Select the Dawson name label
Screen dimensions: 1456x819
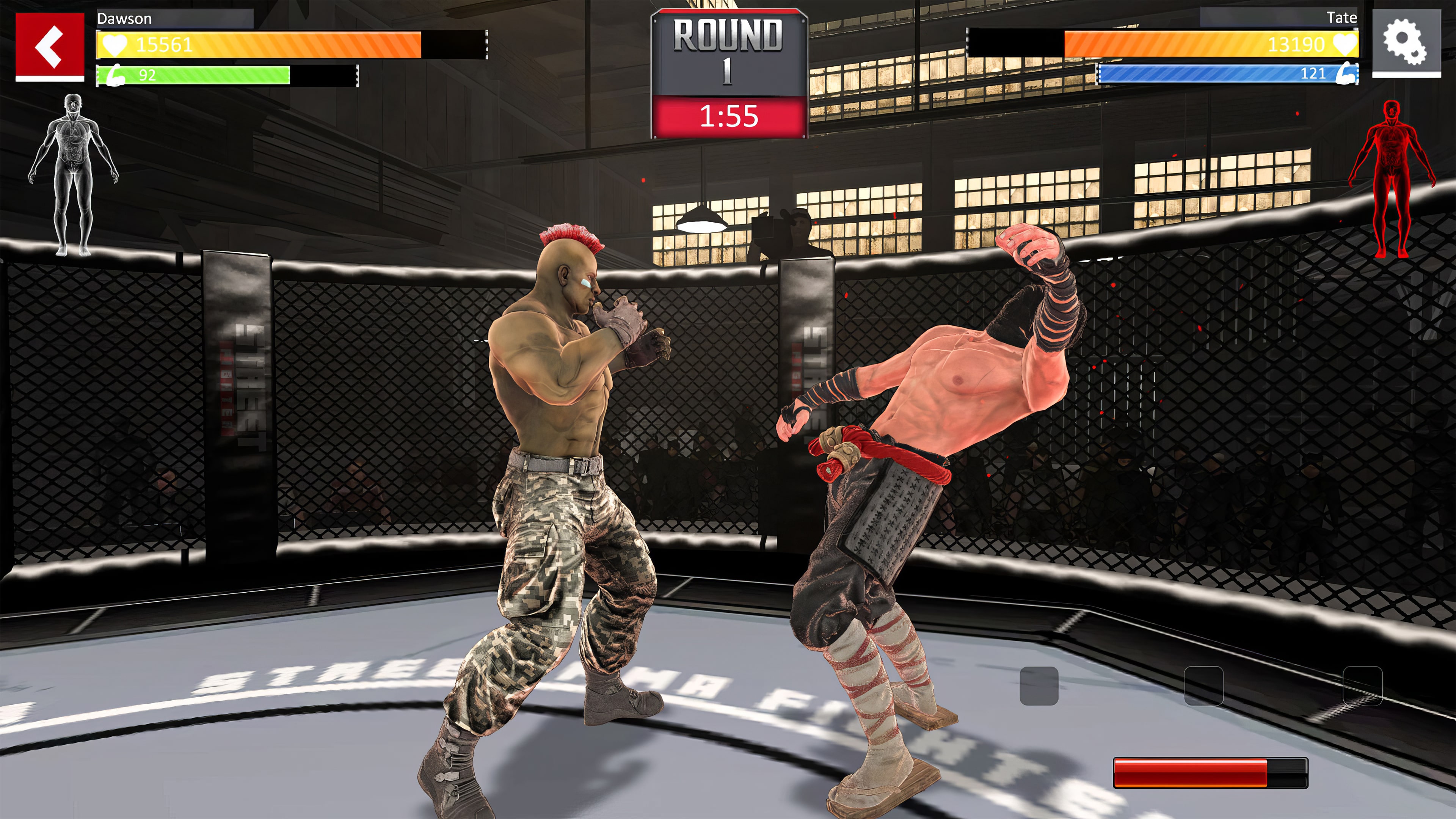click(124, 19)
